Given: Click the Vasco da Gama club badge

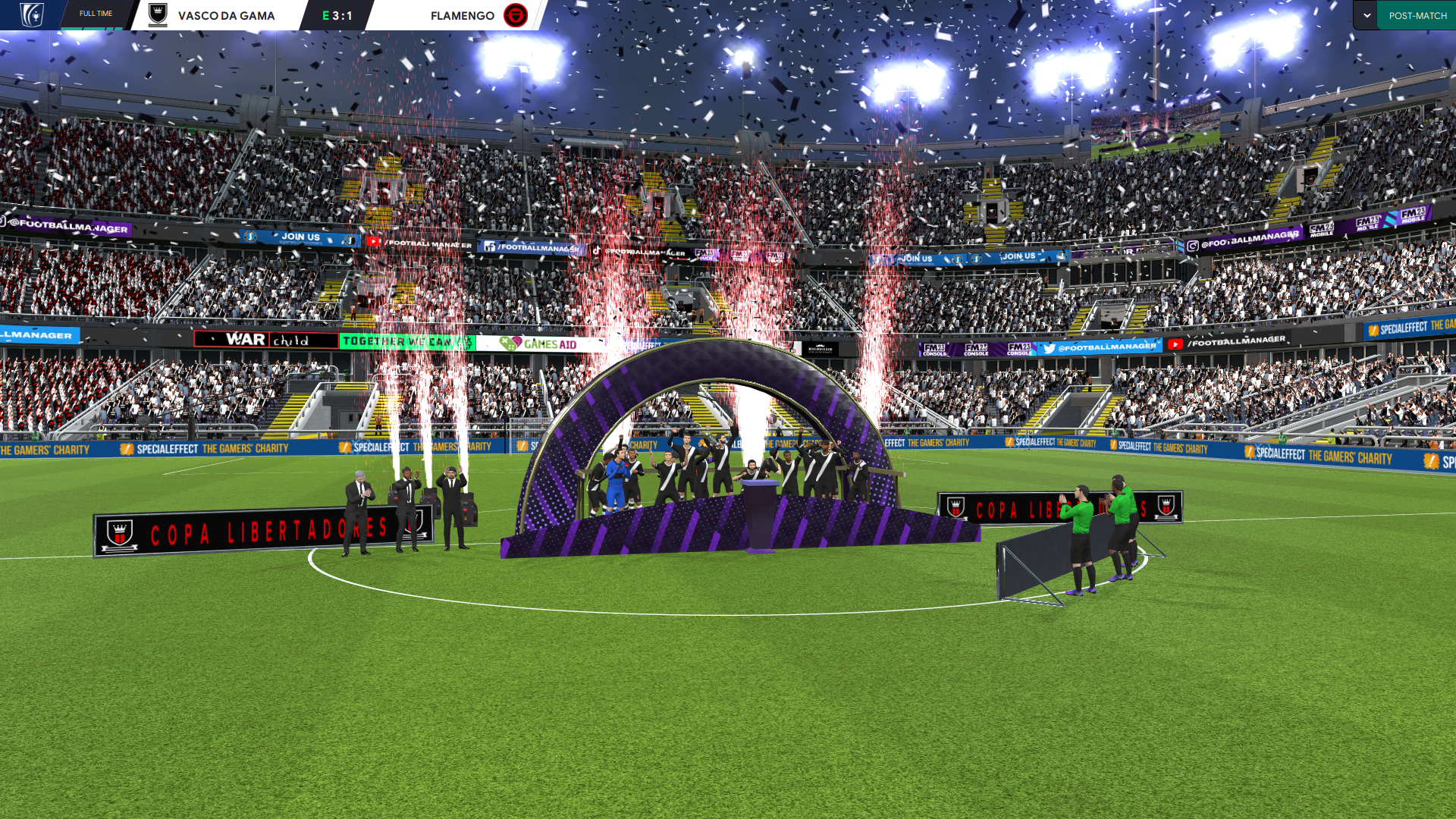Looking at the screenshot, I should [158, 15].
